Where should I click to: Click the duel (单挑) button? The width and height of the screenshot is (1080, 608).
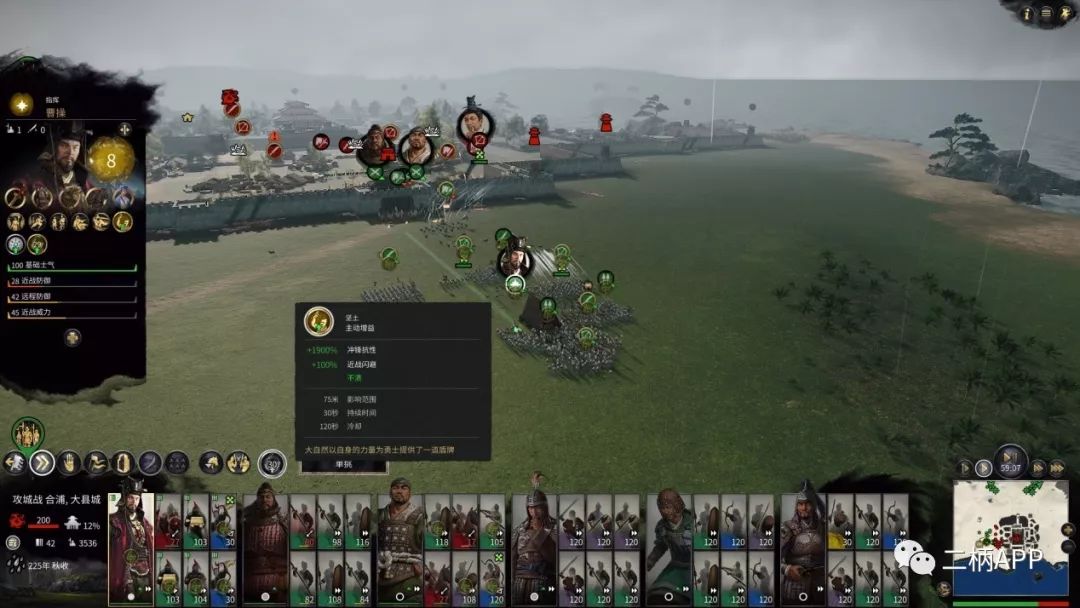point(344,464)
